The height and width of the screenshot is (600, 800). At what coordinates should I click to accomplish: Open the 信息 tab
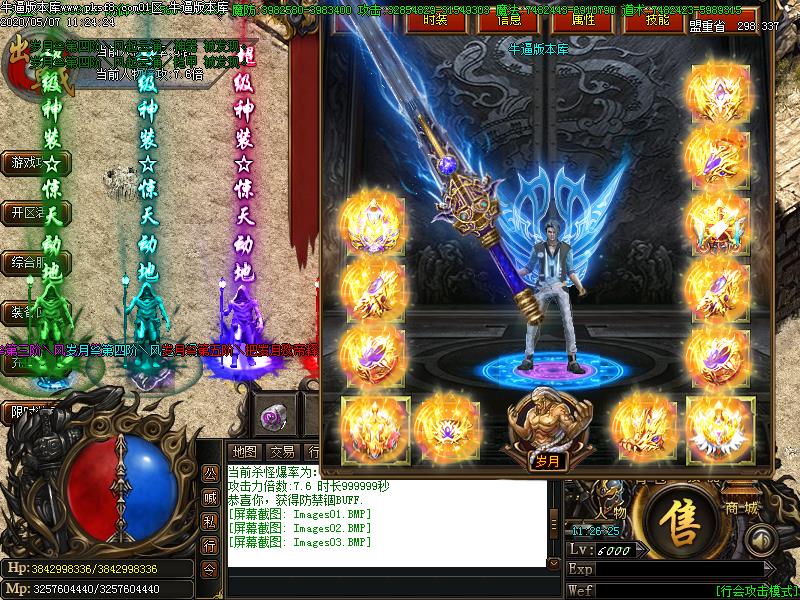[x=508, y=20]
